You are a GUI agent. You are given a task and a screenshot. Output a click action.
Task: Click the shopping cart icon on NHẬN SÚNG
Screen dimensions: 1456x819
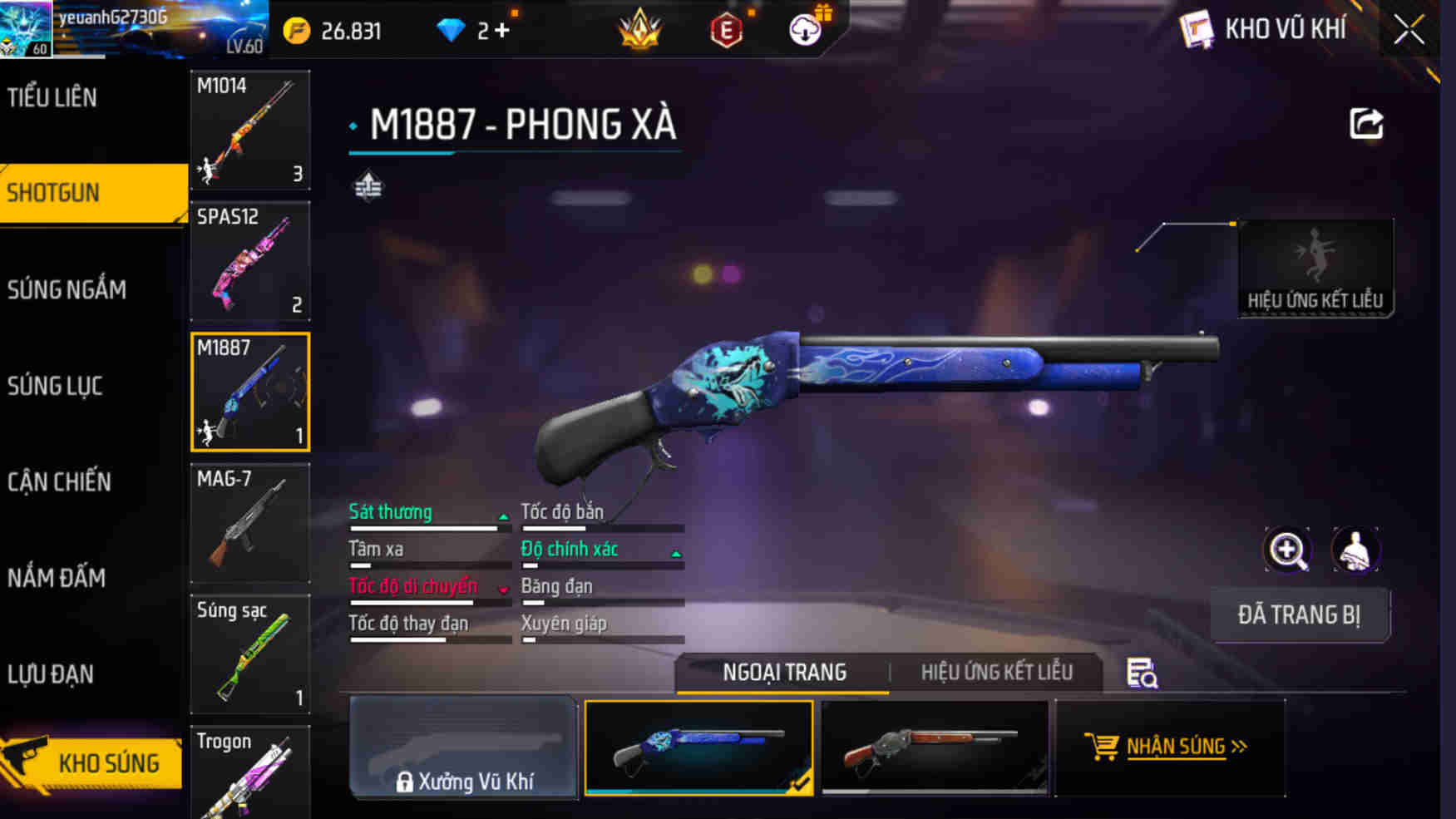coord(1103,747)
